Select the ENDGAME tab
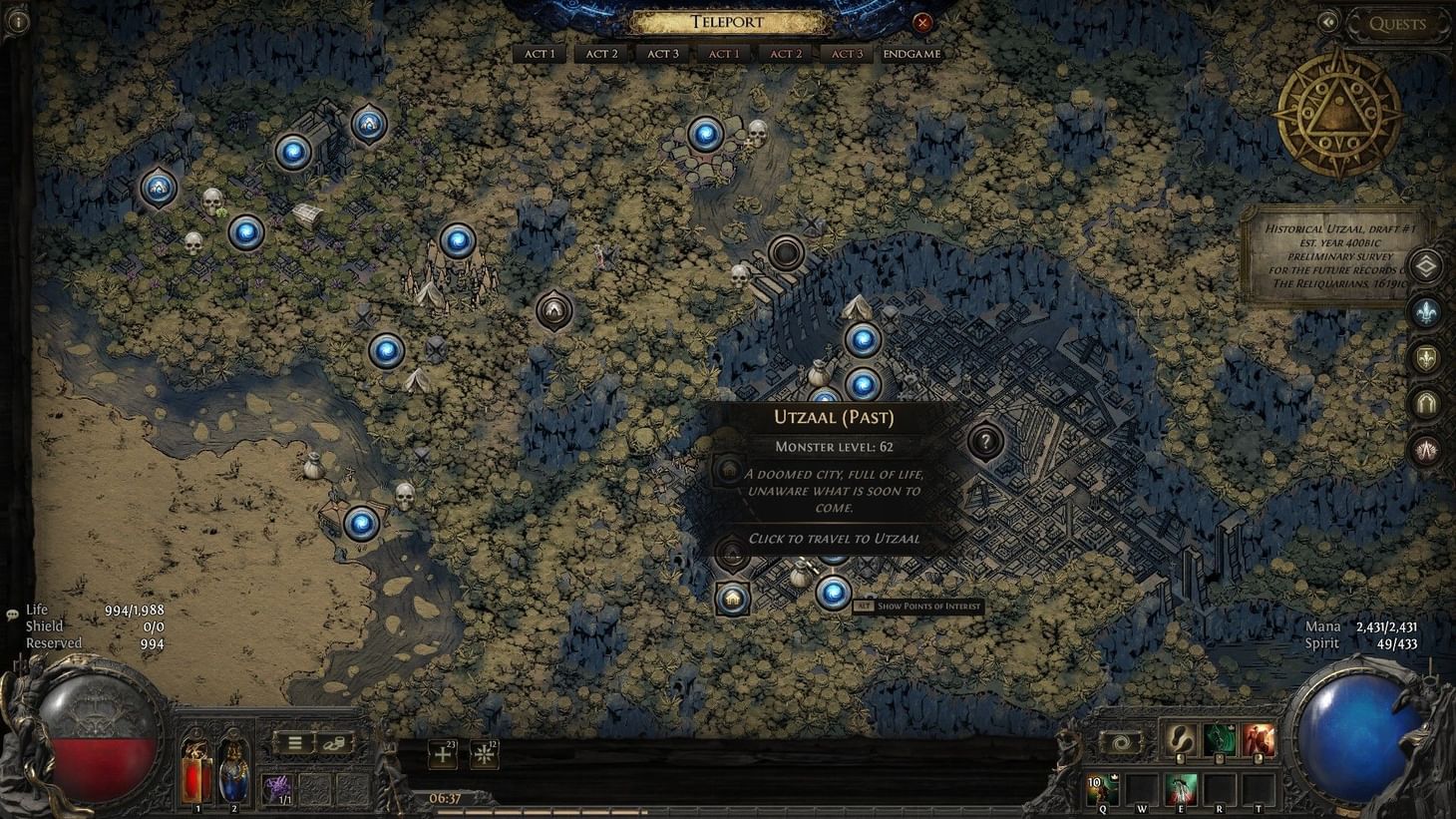This screenshot has height=819, width=1456. click(x=910, y=53)
